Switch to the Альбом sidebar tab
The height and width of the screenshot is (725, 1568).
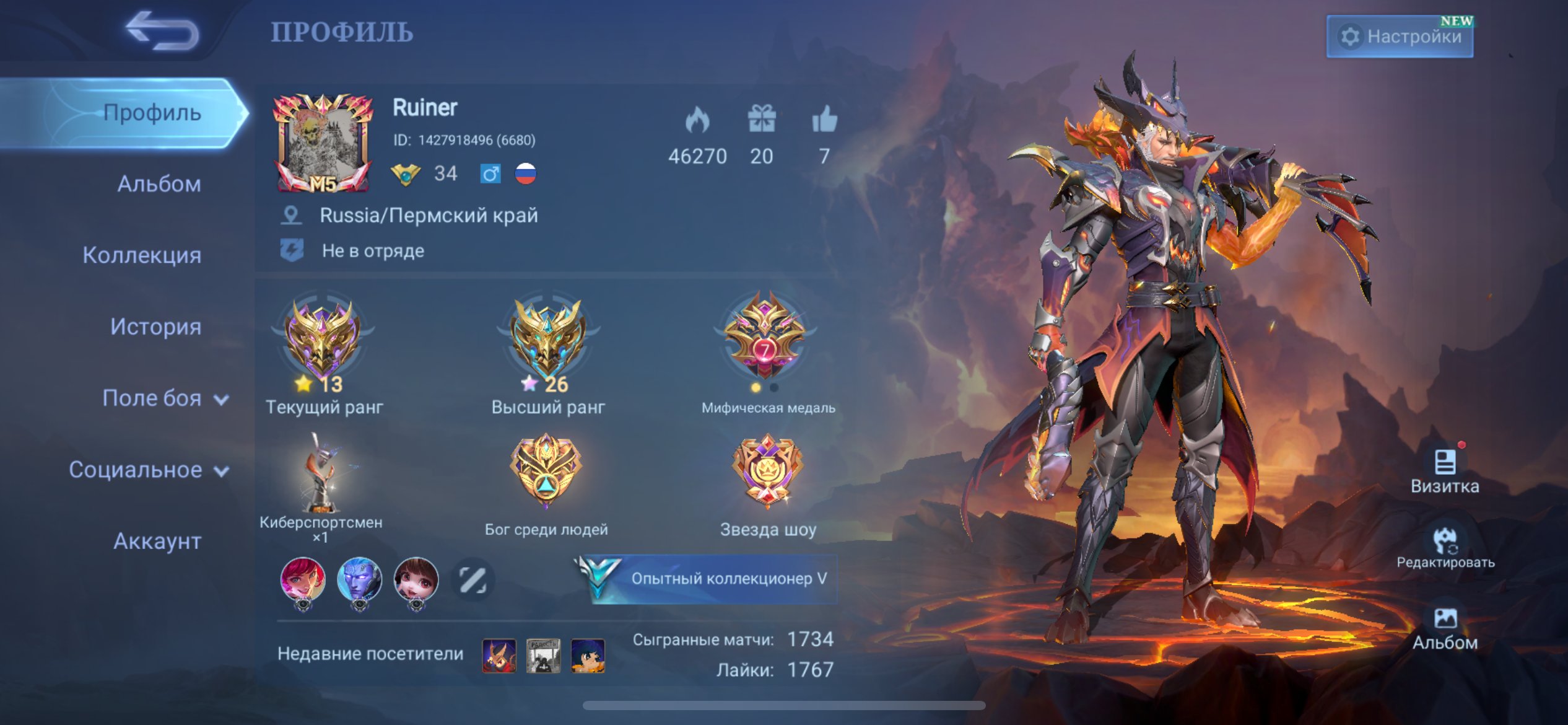pyautogui.click(x=159, y=184)
